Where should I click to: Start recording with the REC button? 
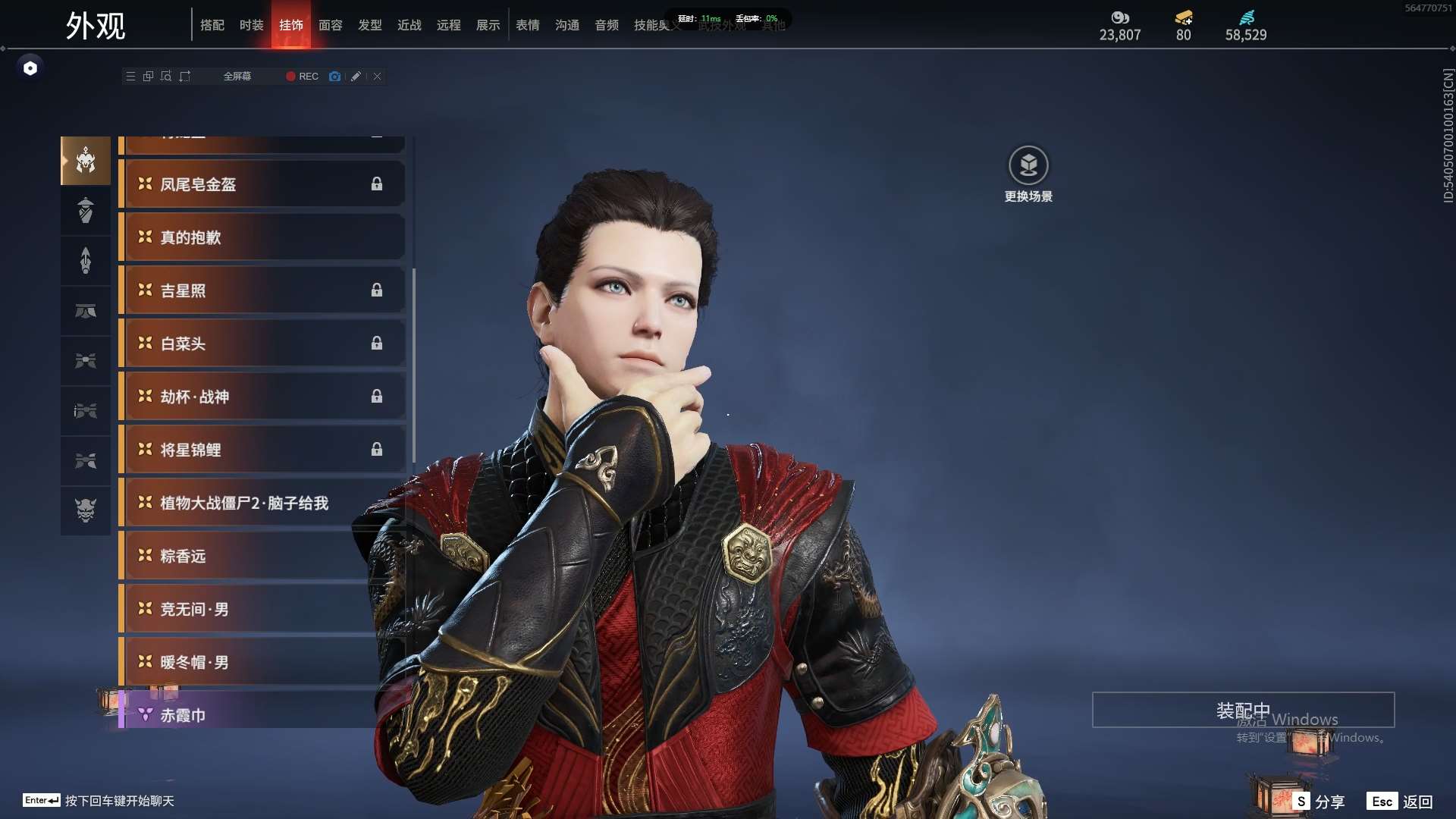302,77
